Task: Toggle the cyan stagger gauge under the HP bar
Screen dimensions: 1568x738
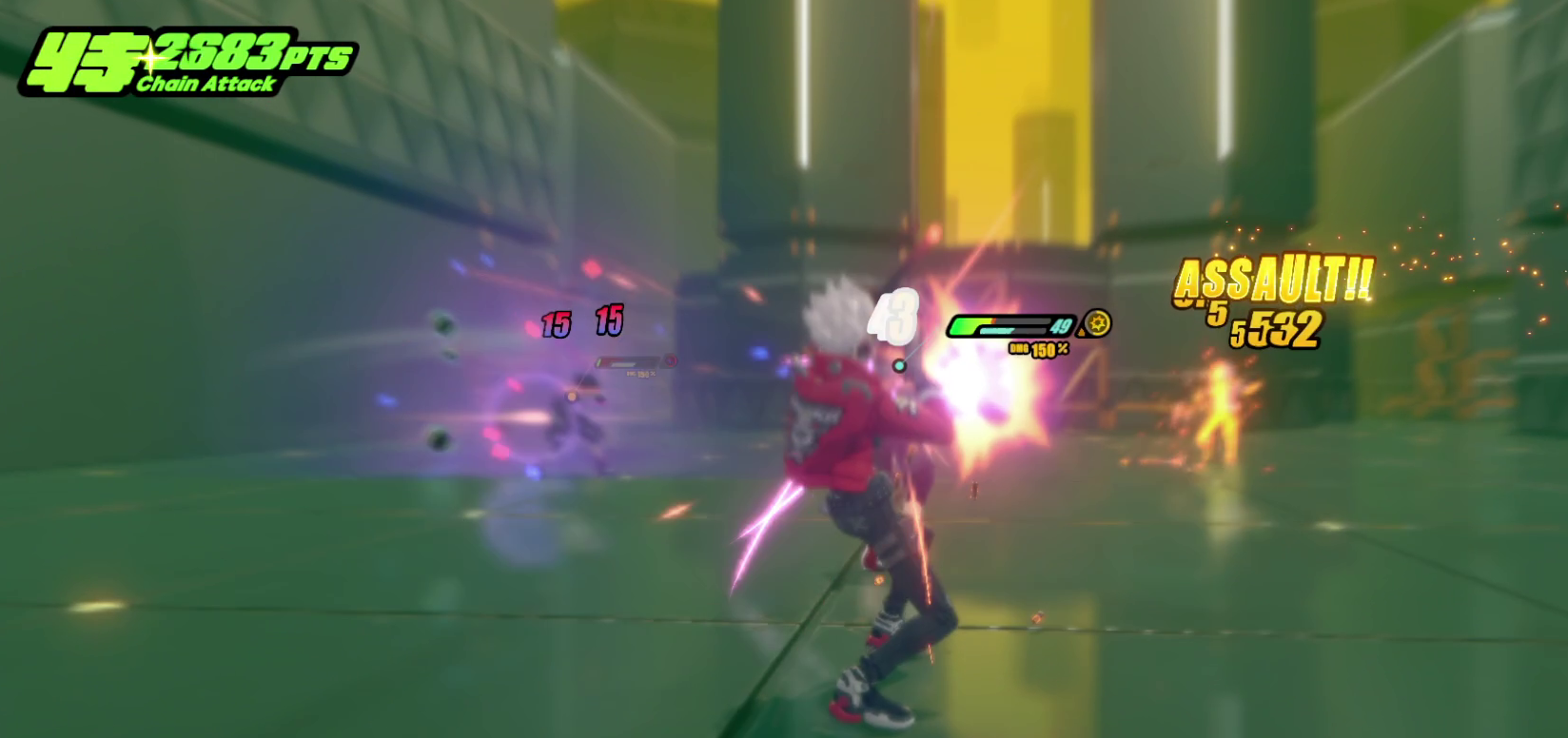Action: [996, 330]
